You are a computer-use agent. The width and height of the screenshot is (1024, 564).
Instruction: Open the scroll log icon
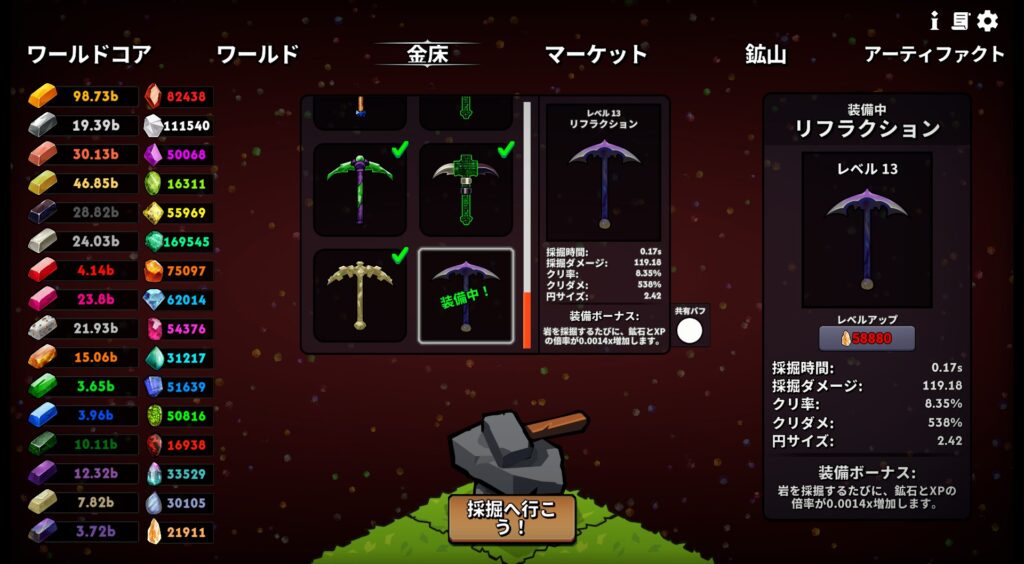pyautogui.click(x=960, y=20)
